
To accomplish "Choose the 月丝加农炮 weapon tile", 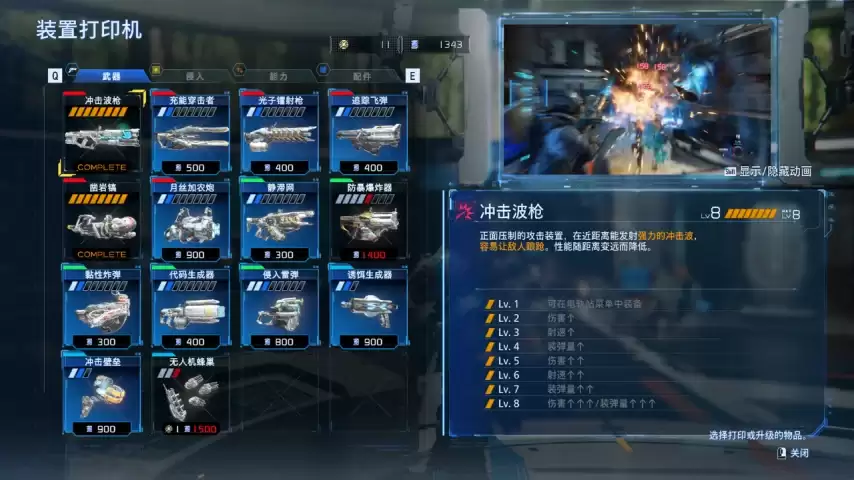I will pyautogui.click(x=192, y=220).
